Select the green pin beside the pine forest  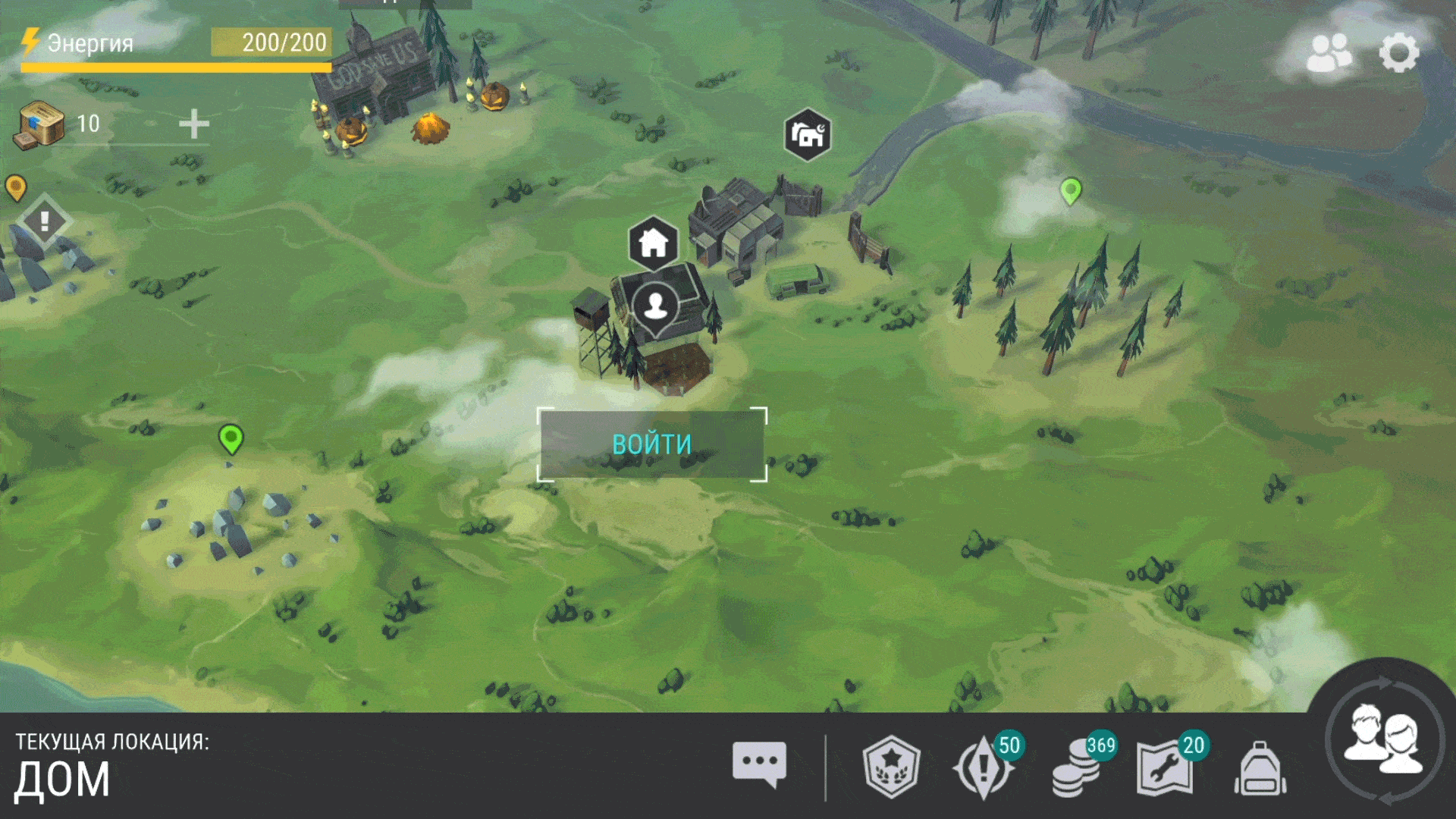point(1071,190)
